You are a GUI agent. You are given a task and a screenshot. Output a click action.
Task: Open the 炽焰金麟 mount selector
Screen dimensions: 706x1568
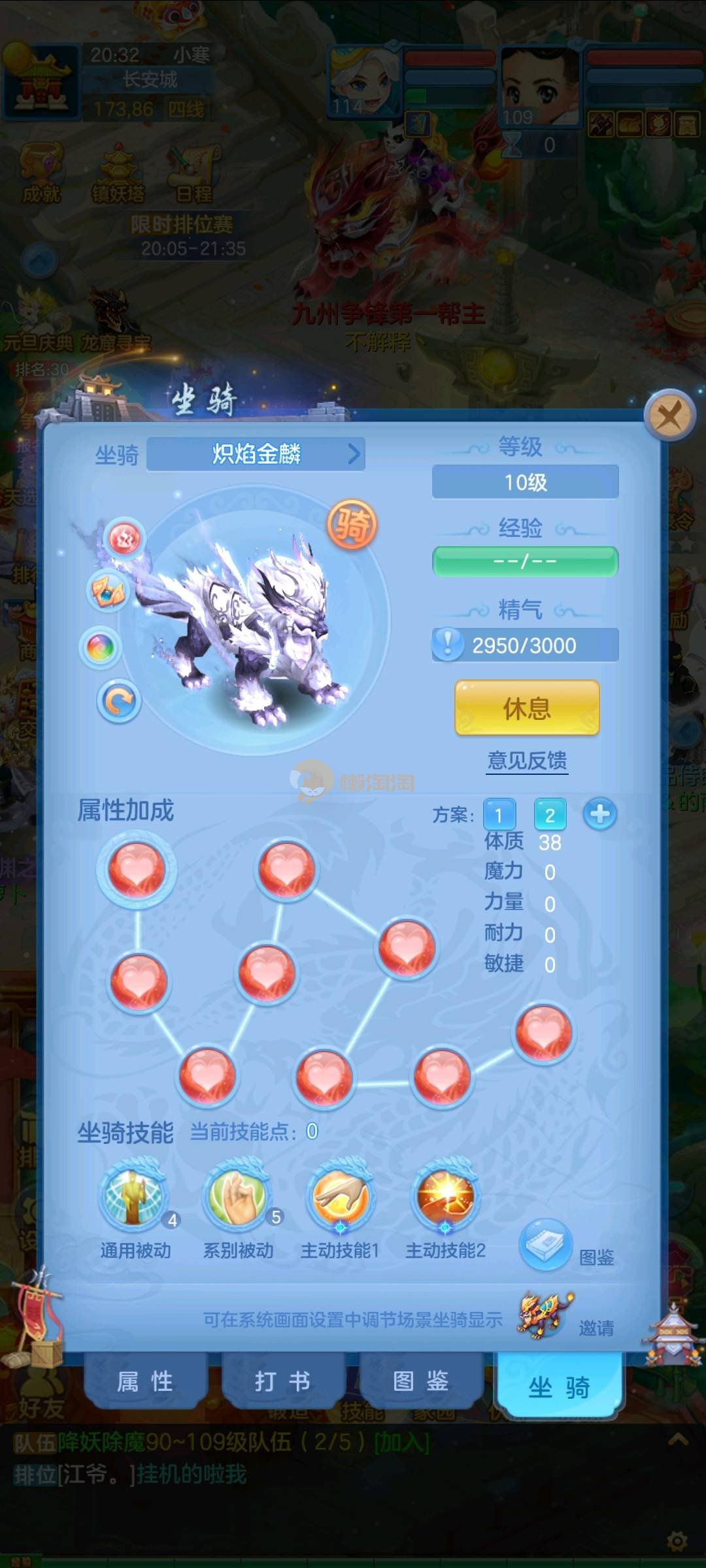[256, 453]
